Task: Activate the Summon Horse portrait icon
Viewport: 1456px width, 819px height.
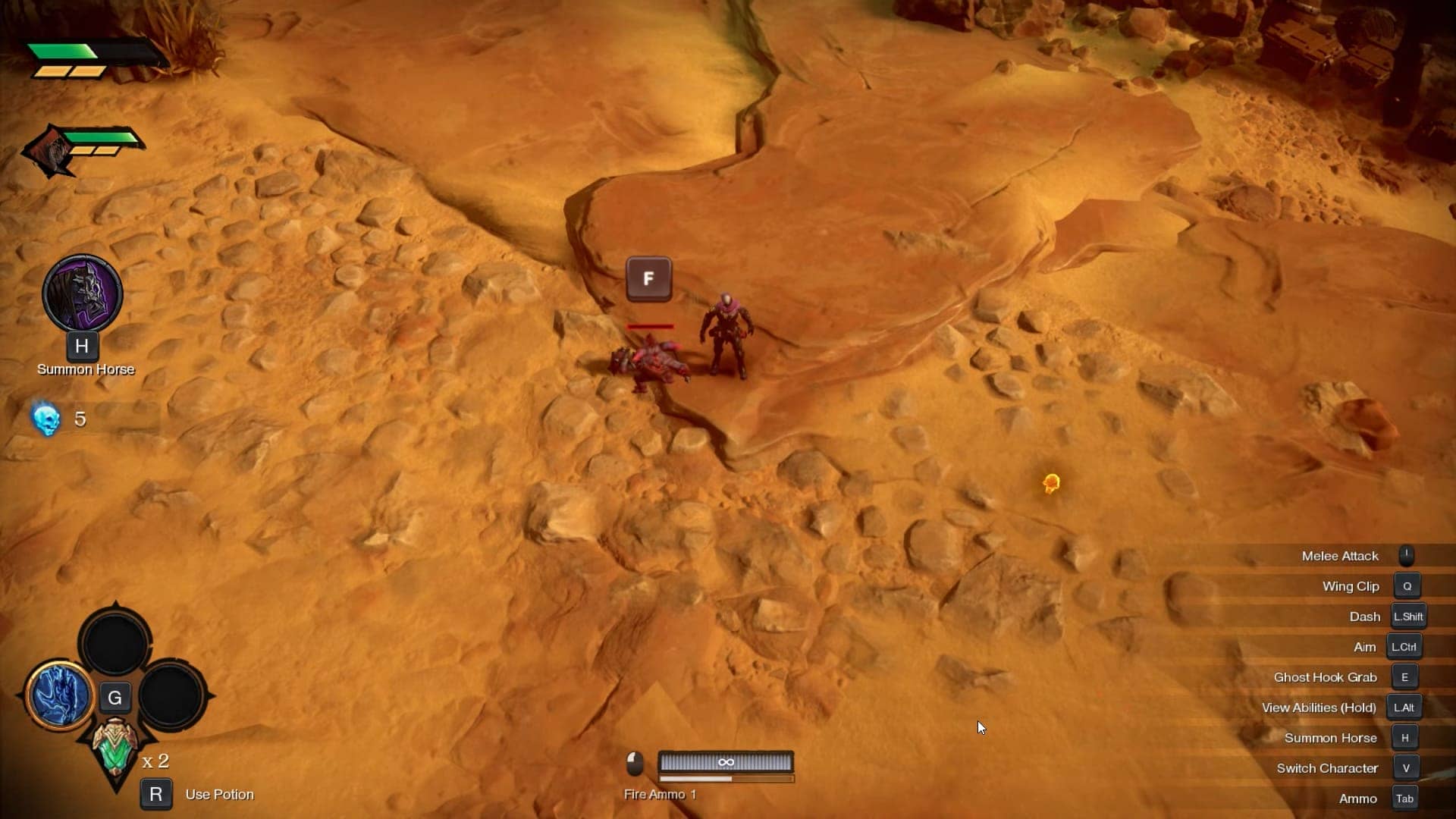Action: (82, 293)
